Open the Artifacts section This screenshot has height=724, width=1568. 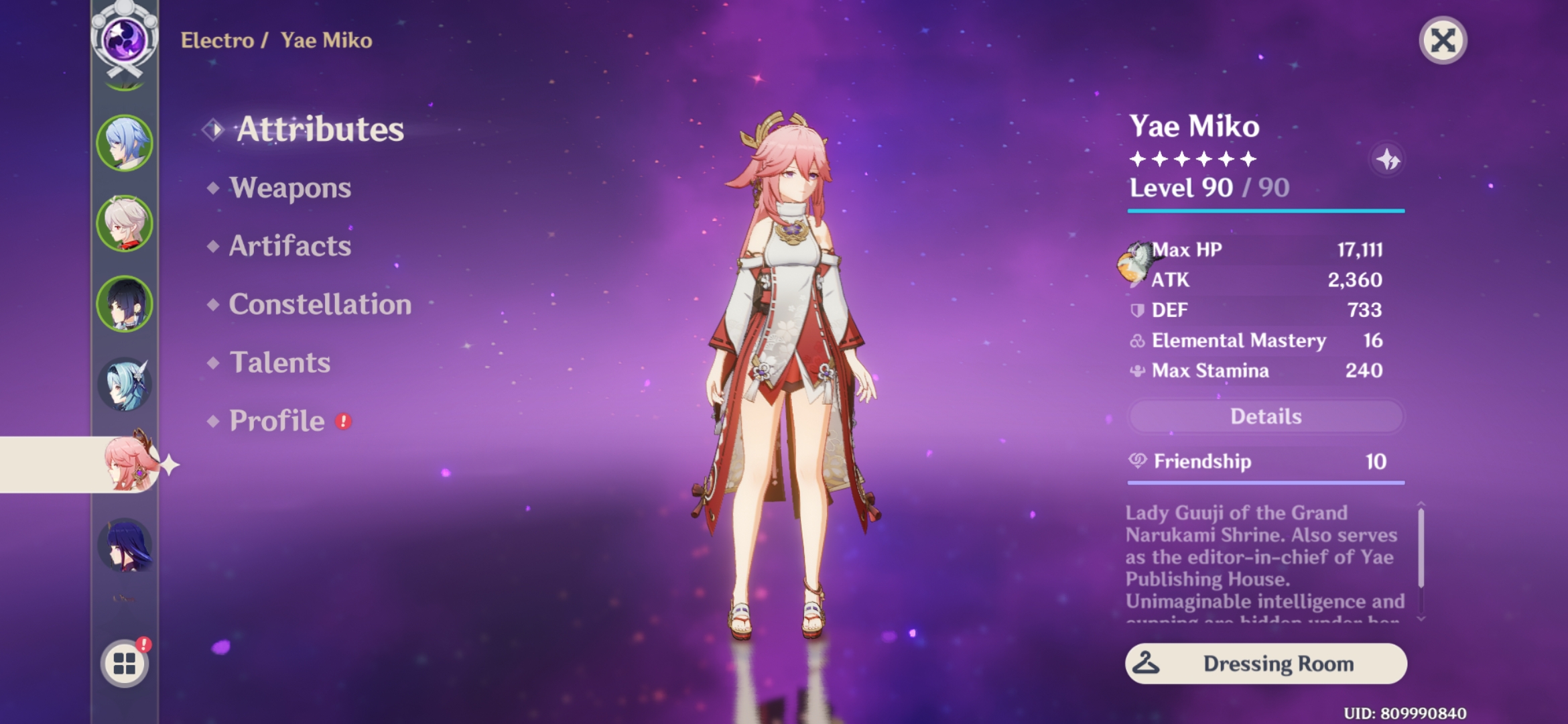point(288,247)
